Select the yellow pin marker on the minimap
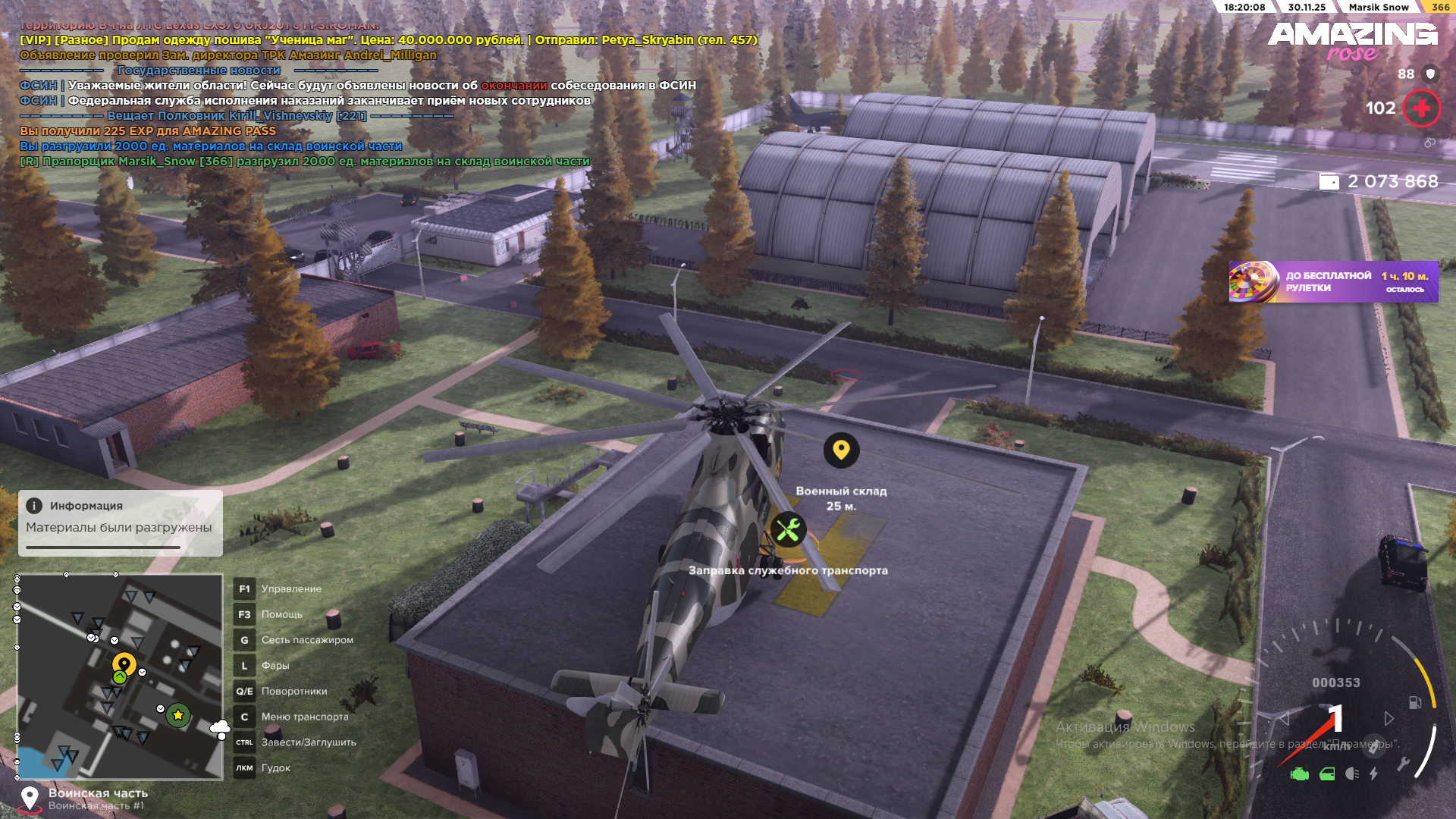 pos(124,664)
